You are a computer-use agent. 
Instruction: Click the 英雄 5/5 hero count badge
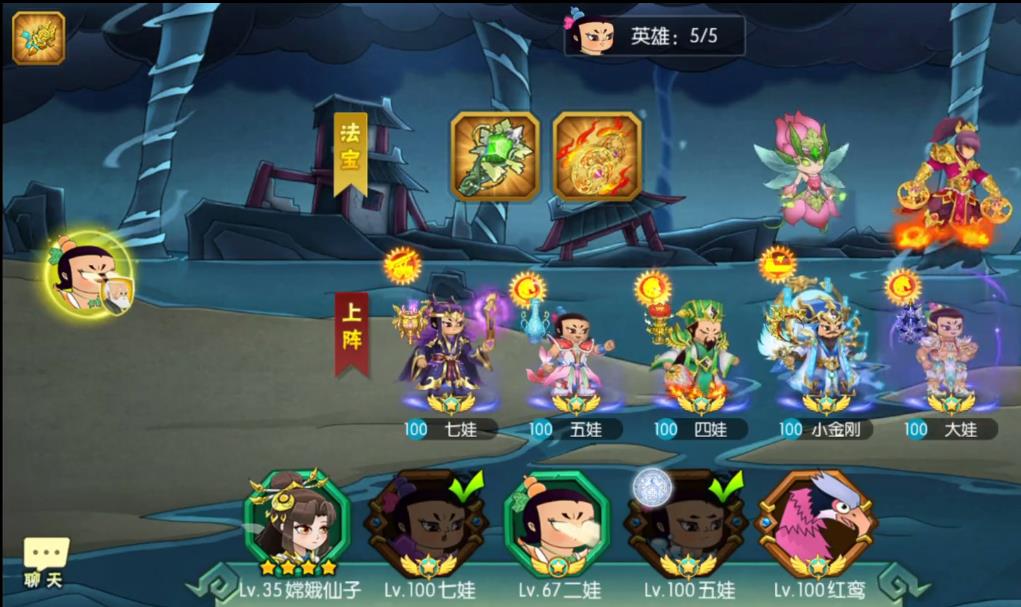[x=655, y=36]
